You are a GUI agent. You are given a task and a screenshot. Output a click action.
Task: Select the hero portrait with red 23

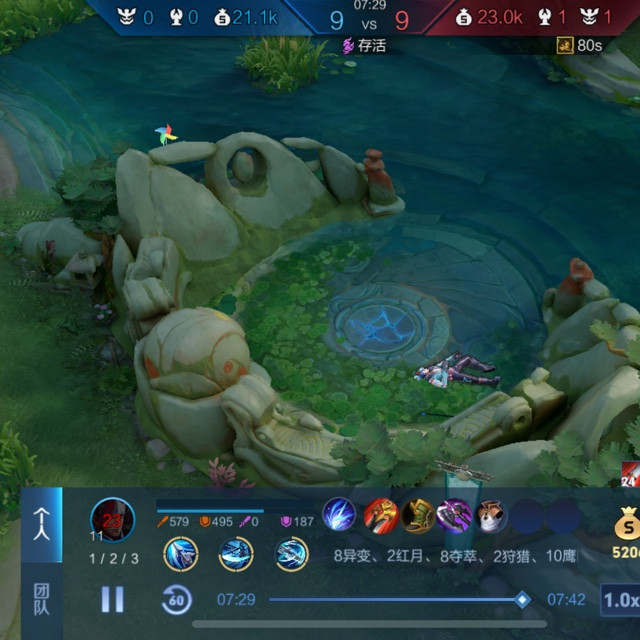[112, 518]
